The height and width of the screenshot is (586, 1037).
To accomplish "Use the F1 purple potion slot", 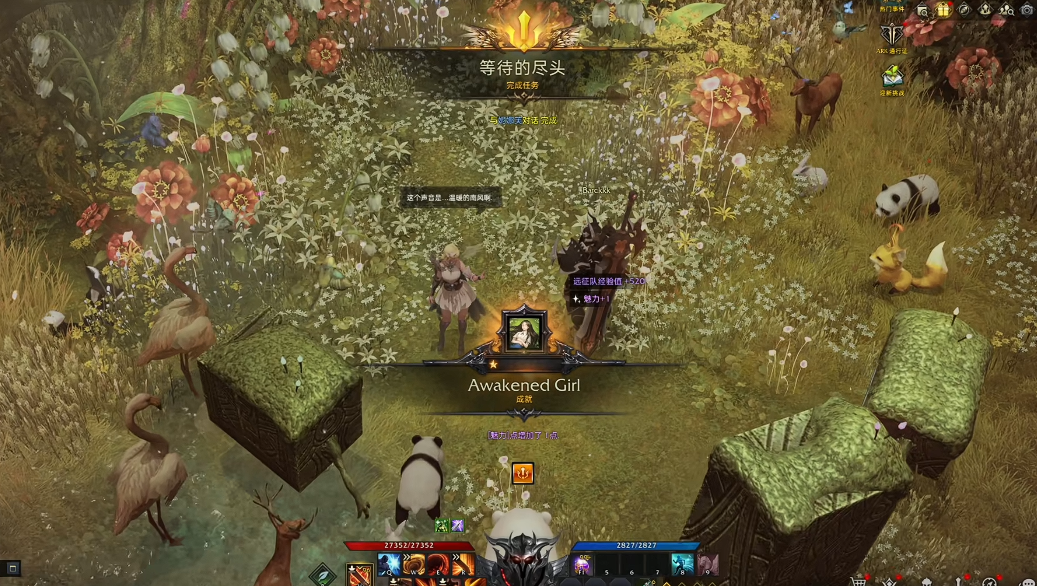I will click(x=583, y=565).
